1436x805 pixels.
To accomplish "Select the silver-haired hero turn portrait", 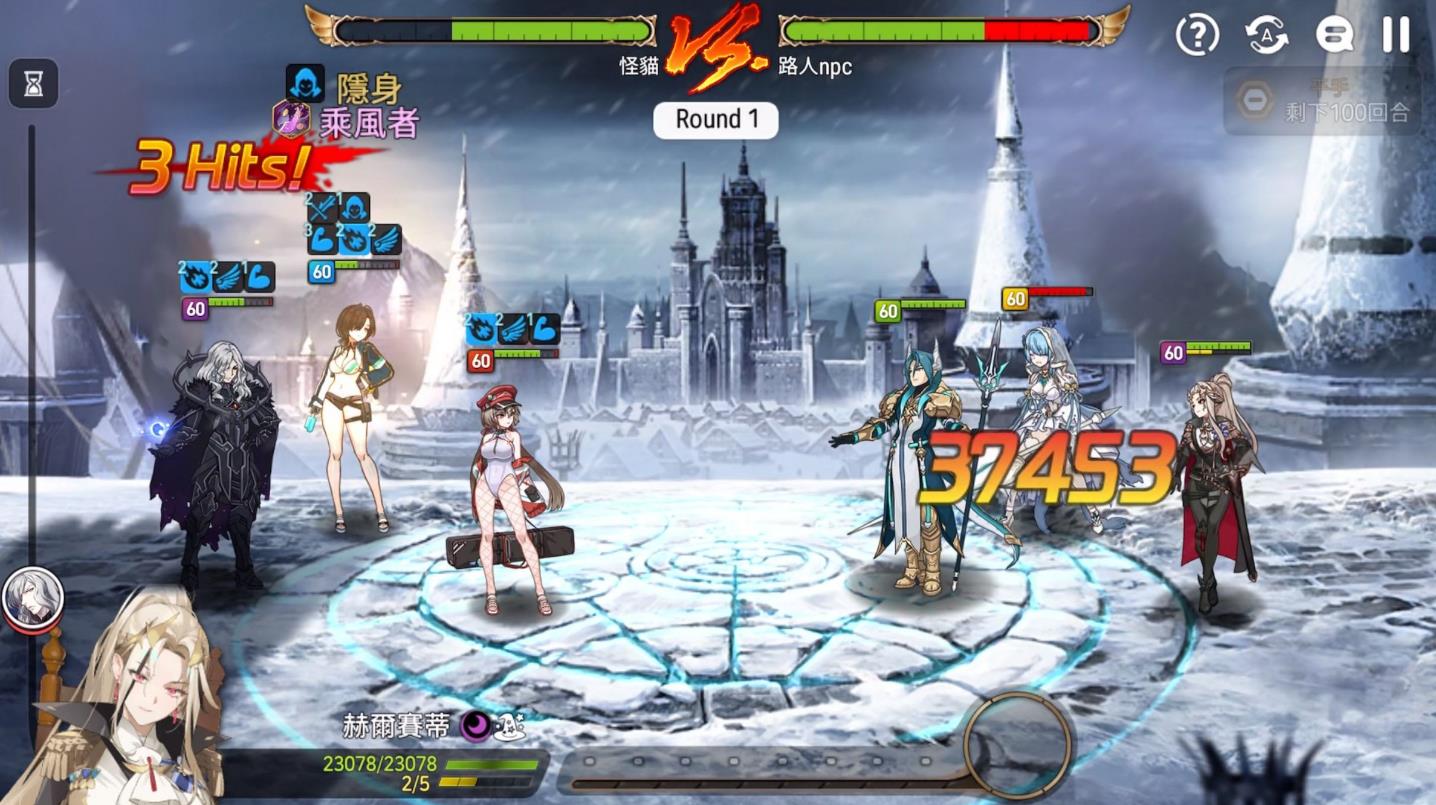I will tap(33, 597).
